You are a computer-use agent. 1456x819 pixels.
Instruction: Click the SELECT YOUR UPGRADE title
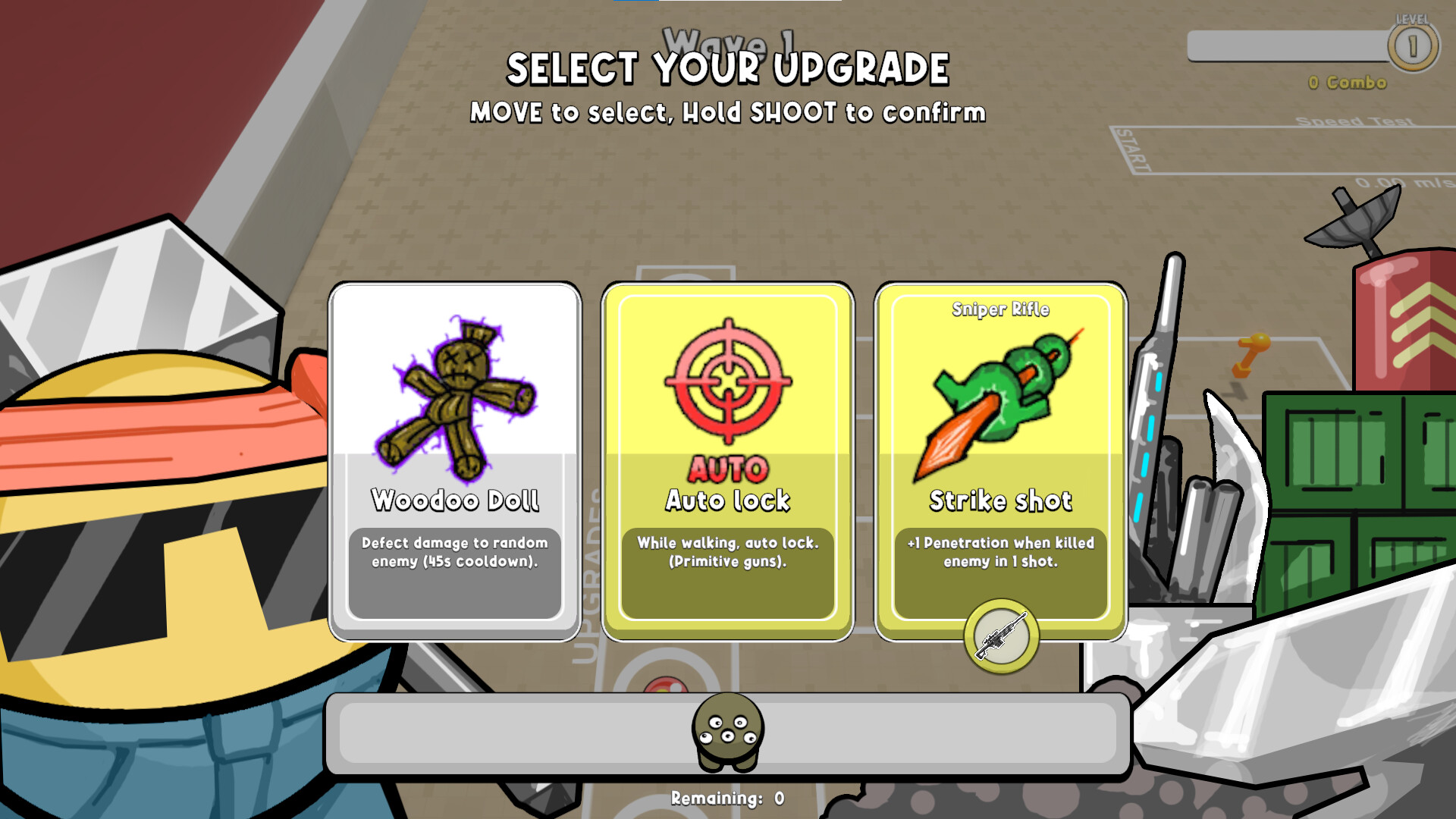[728, 70]
